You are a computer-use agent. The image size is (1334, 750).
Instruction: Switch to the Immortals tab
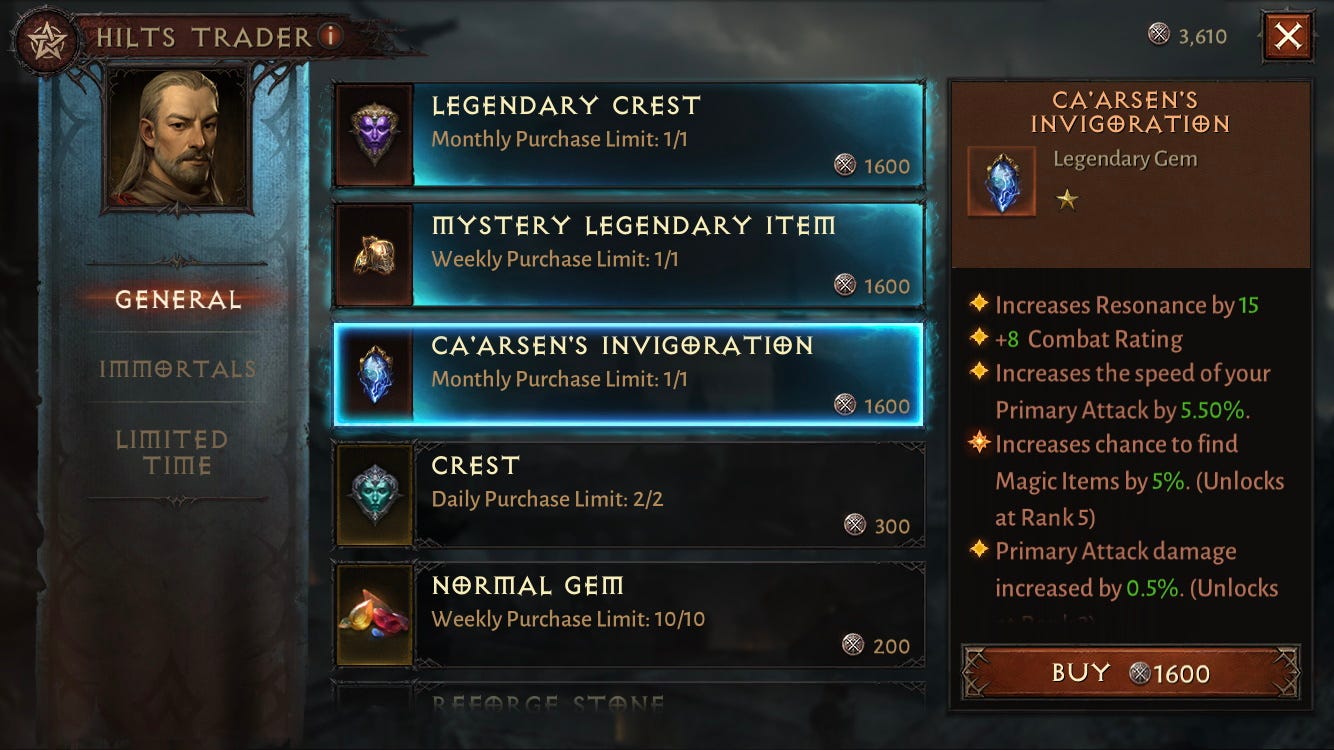click(172, 368)
